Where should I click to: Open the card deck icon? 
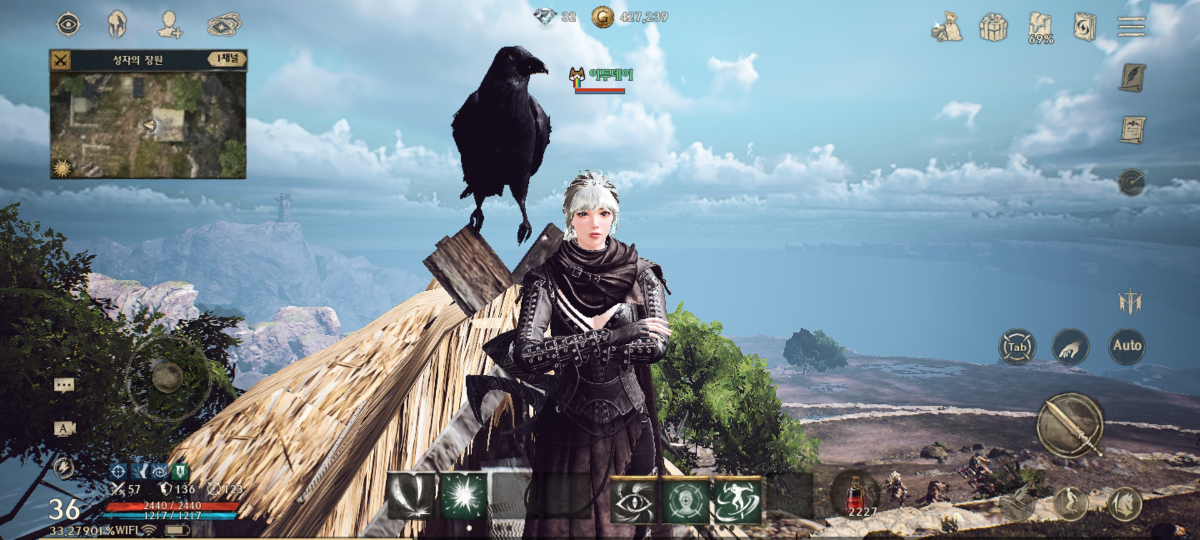224,24
